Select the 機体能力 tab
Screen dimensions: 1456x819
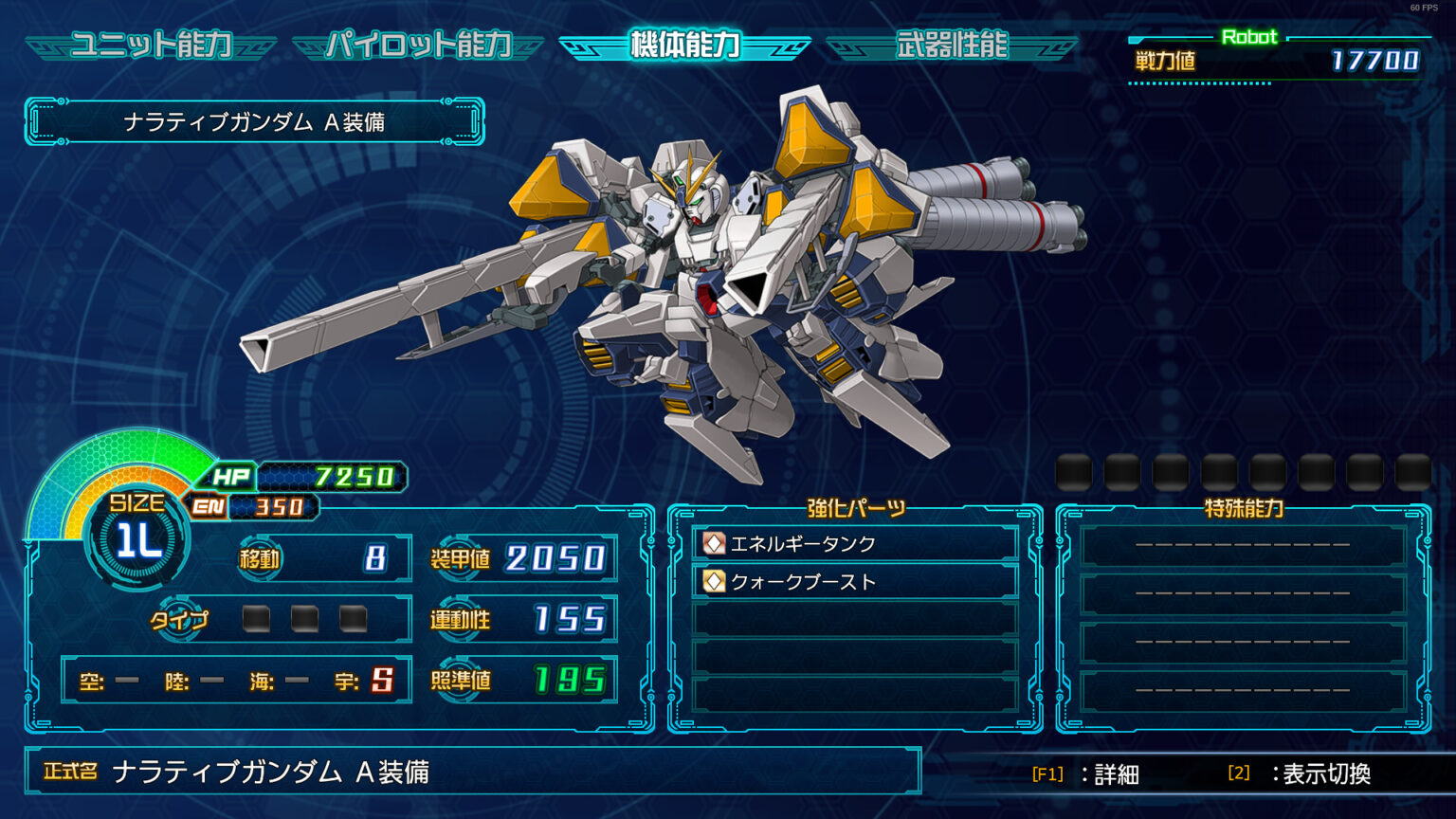click(x=684, y=45)
